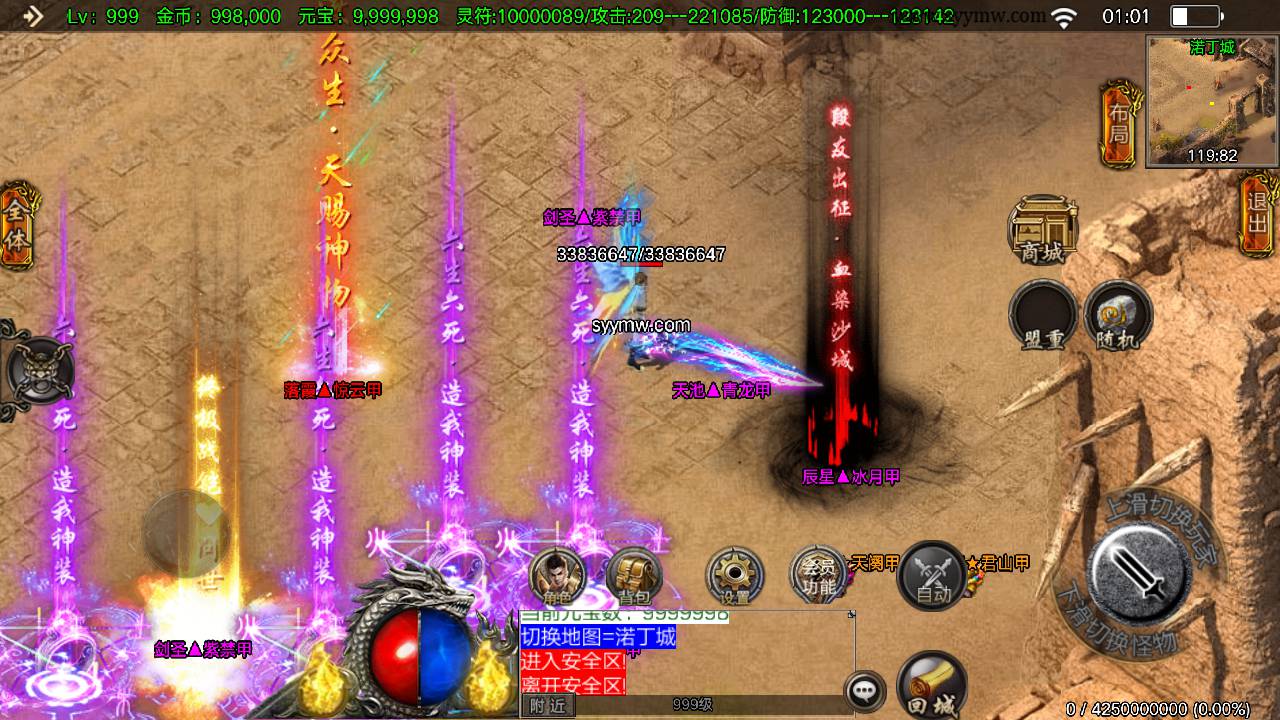Open the 诺丁城 minimap
The width and height of the screenshot is (1280, 720).
(1212, 100)
